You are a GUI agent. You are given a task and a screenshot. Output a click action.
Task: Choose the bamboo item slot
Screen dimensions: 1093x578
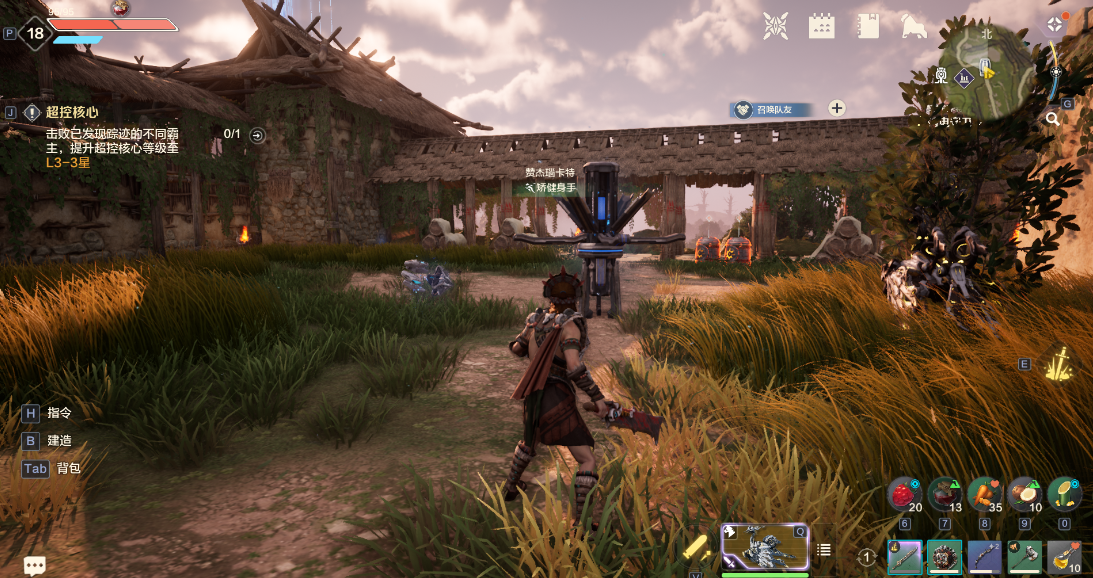point(1063,494)
